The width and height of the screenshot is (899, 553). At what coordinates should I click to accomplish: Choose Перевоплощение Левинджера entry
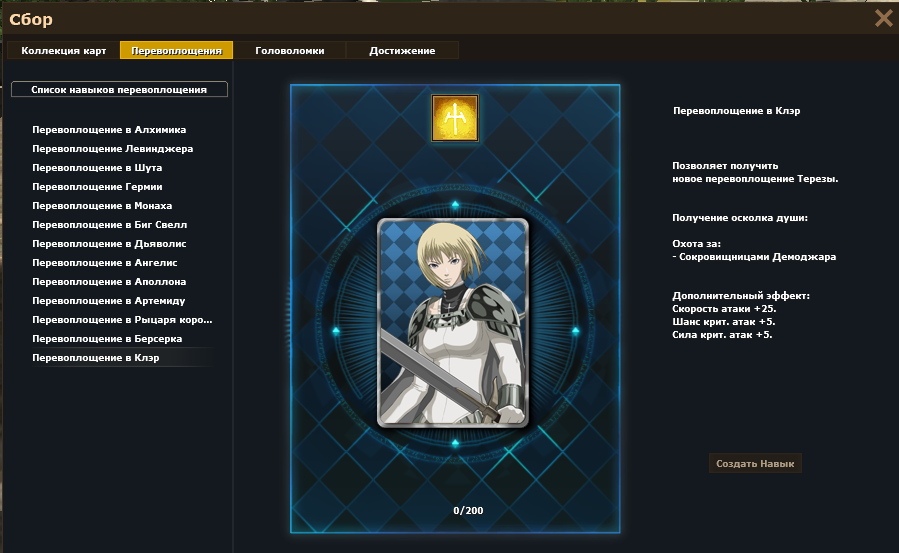pos(112,149)
